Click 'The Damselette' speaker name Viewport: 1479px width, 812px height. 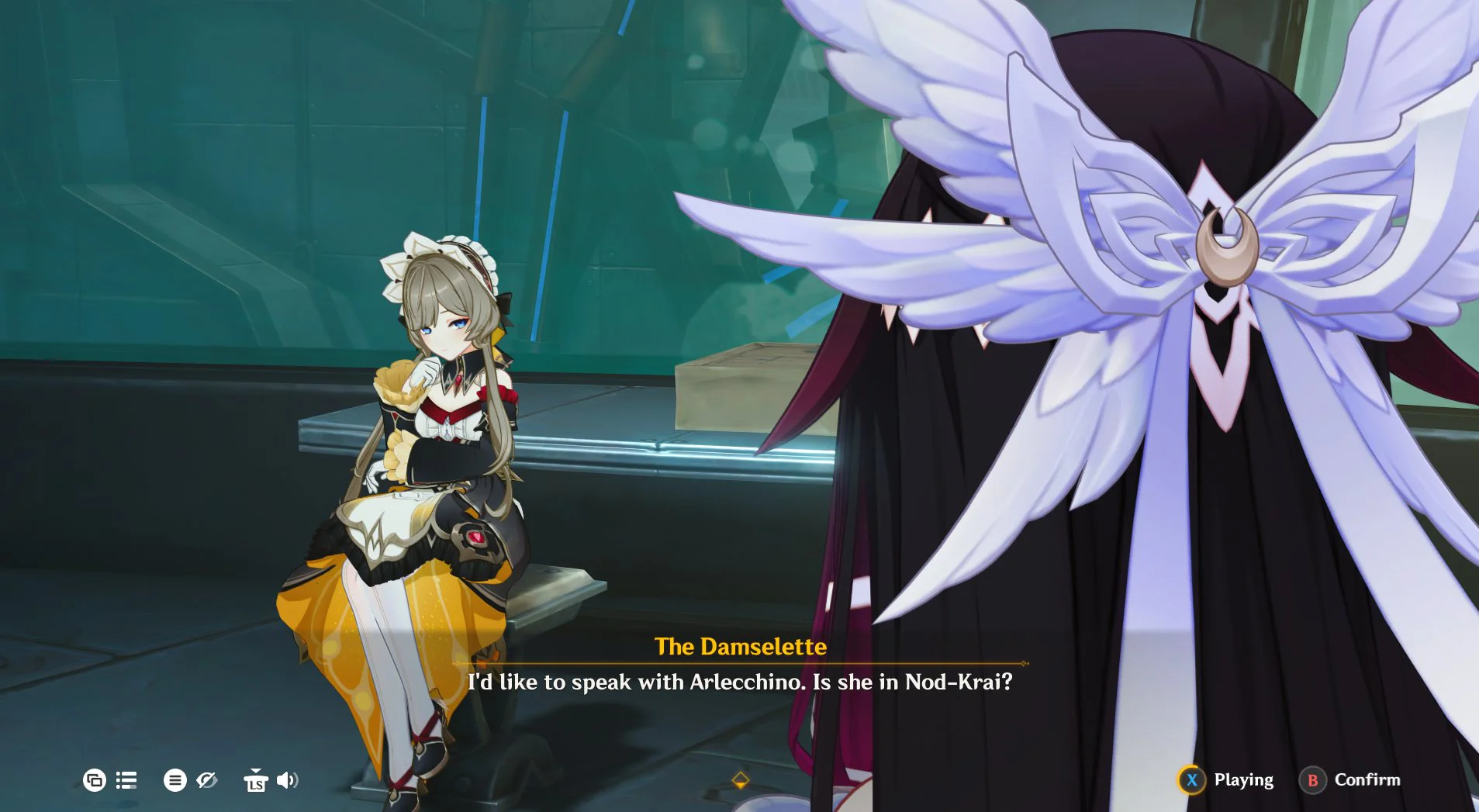tap(741, 647)
